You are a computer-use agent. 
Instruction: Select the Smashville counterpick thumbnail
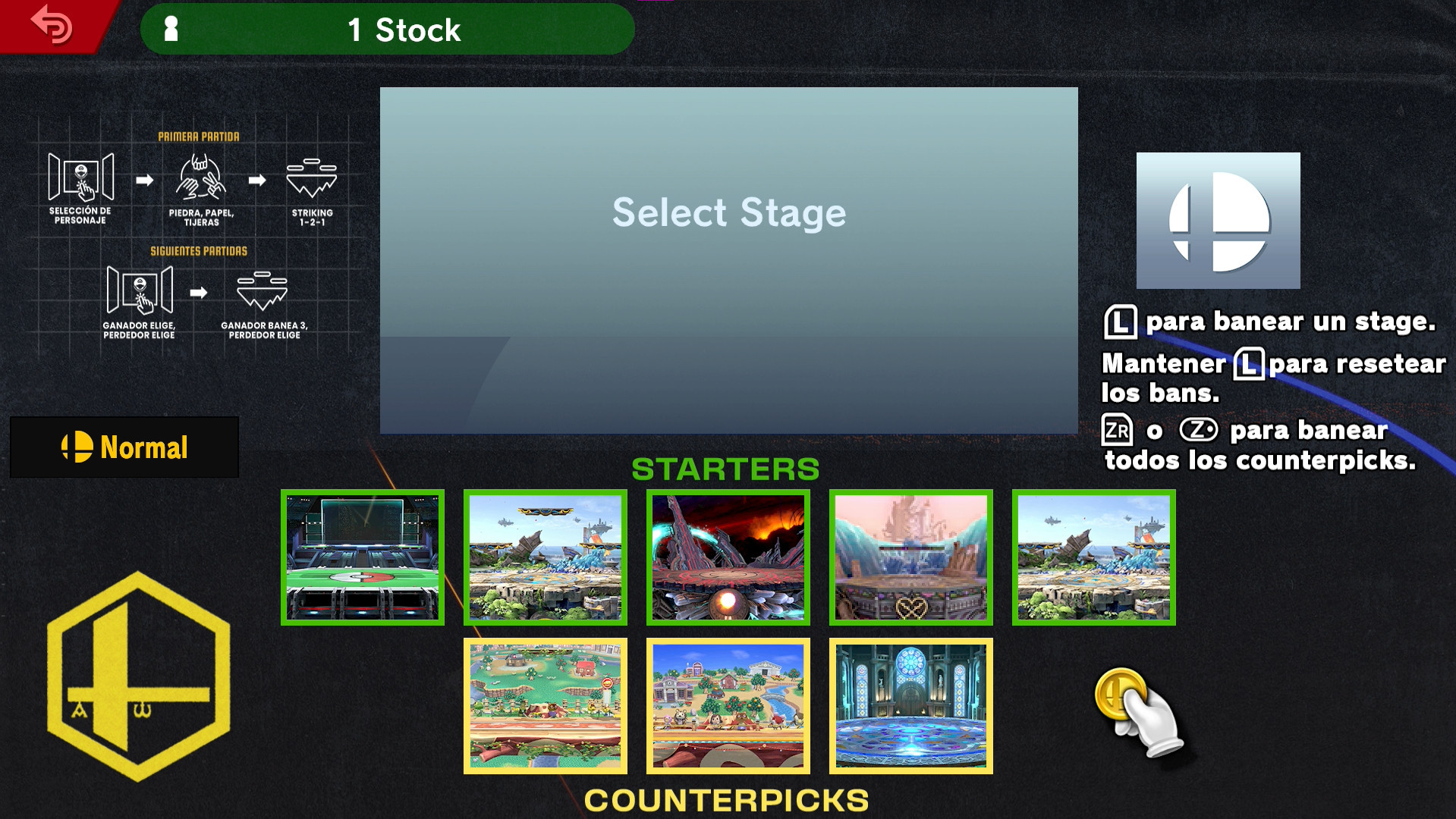click(x=546, y=705)
